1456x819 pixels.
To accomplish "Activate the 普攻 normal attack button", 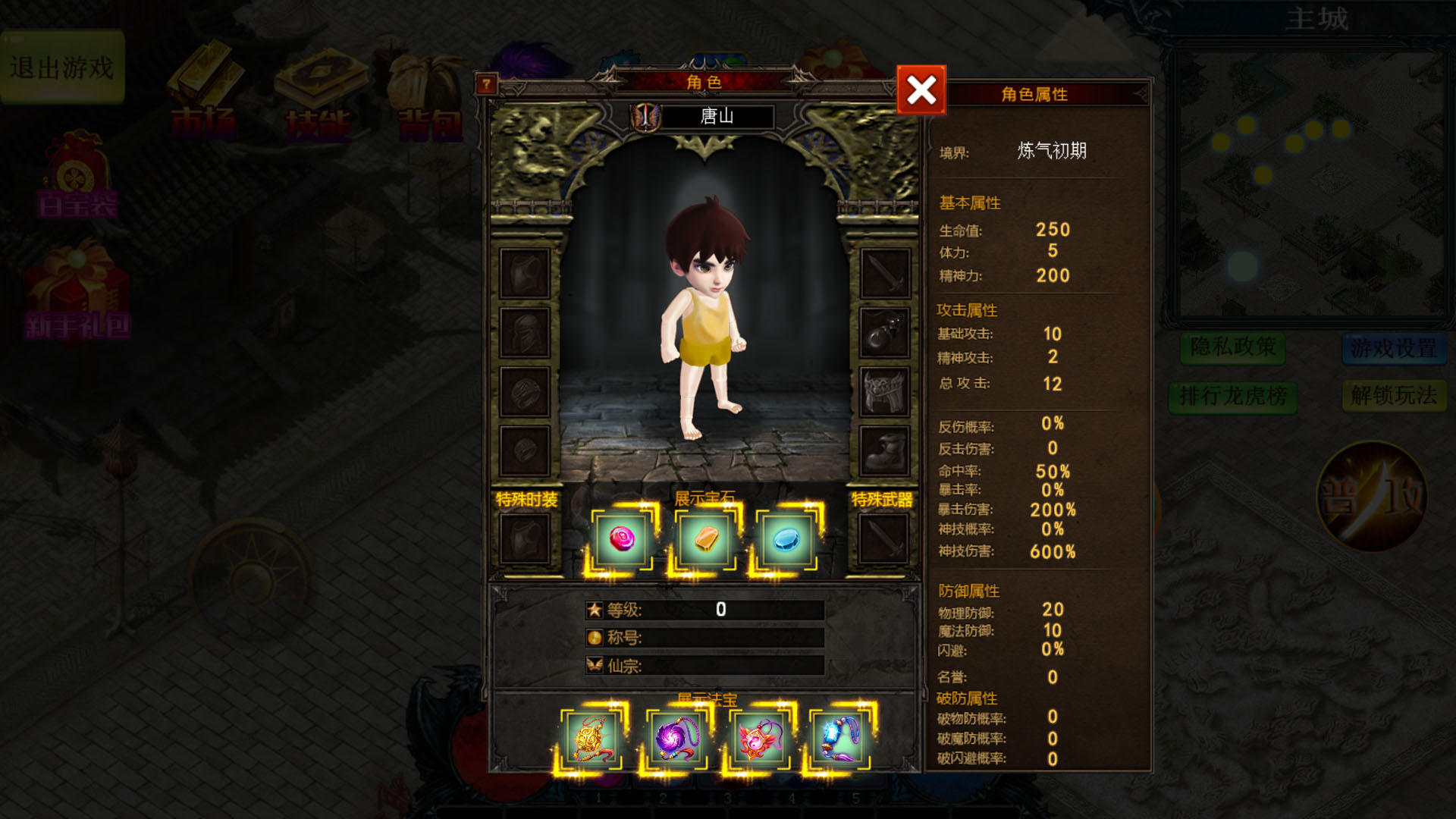I will click(1373, 497).
